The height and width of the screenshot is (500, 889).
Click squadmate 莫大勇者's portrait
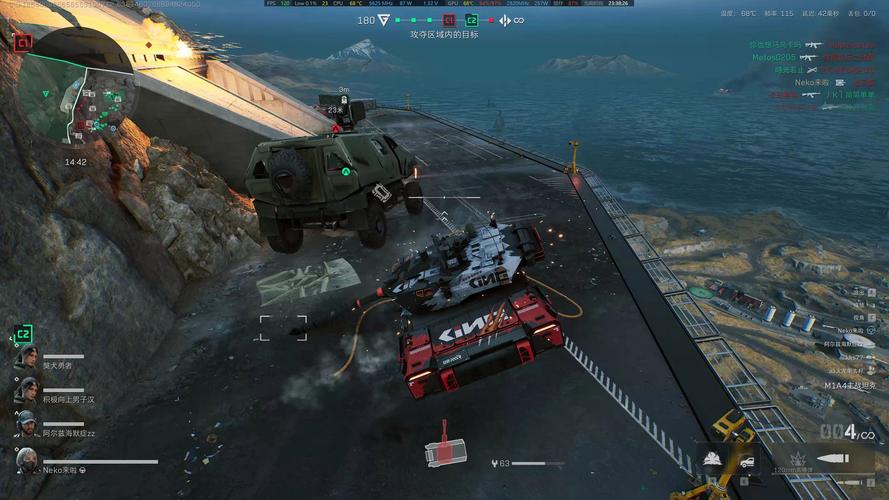27,358
